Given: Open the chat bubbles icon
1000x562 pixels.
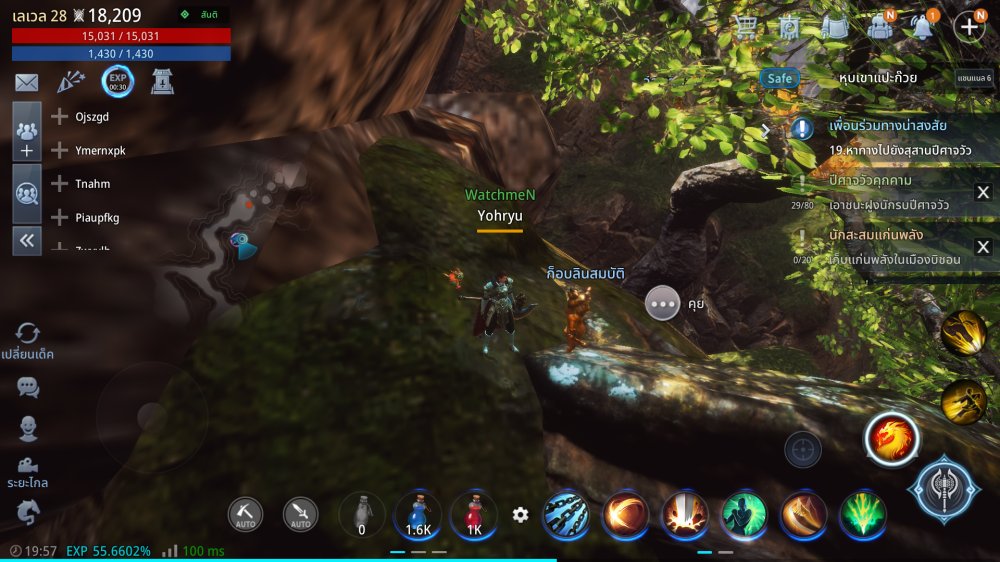Looking at the screenshot, I should [28, 388].
